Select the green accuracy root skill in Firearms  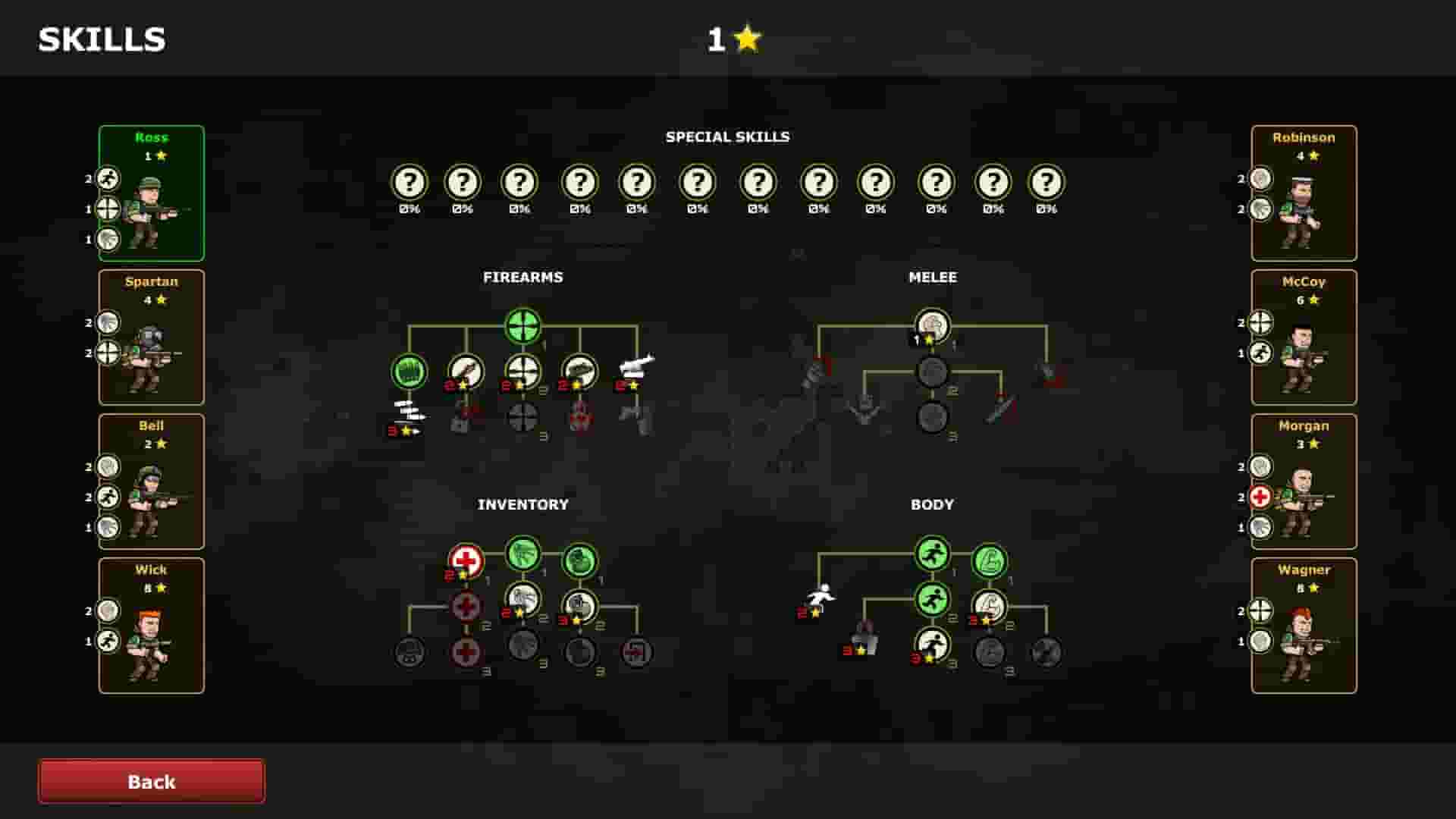coord(522,325)
